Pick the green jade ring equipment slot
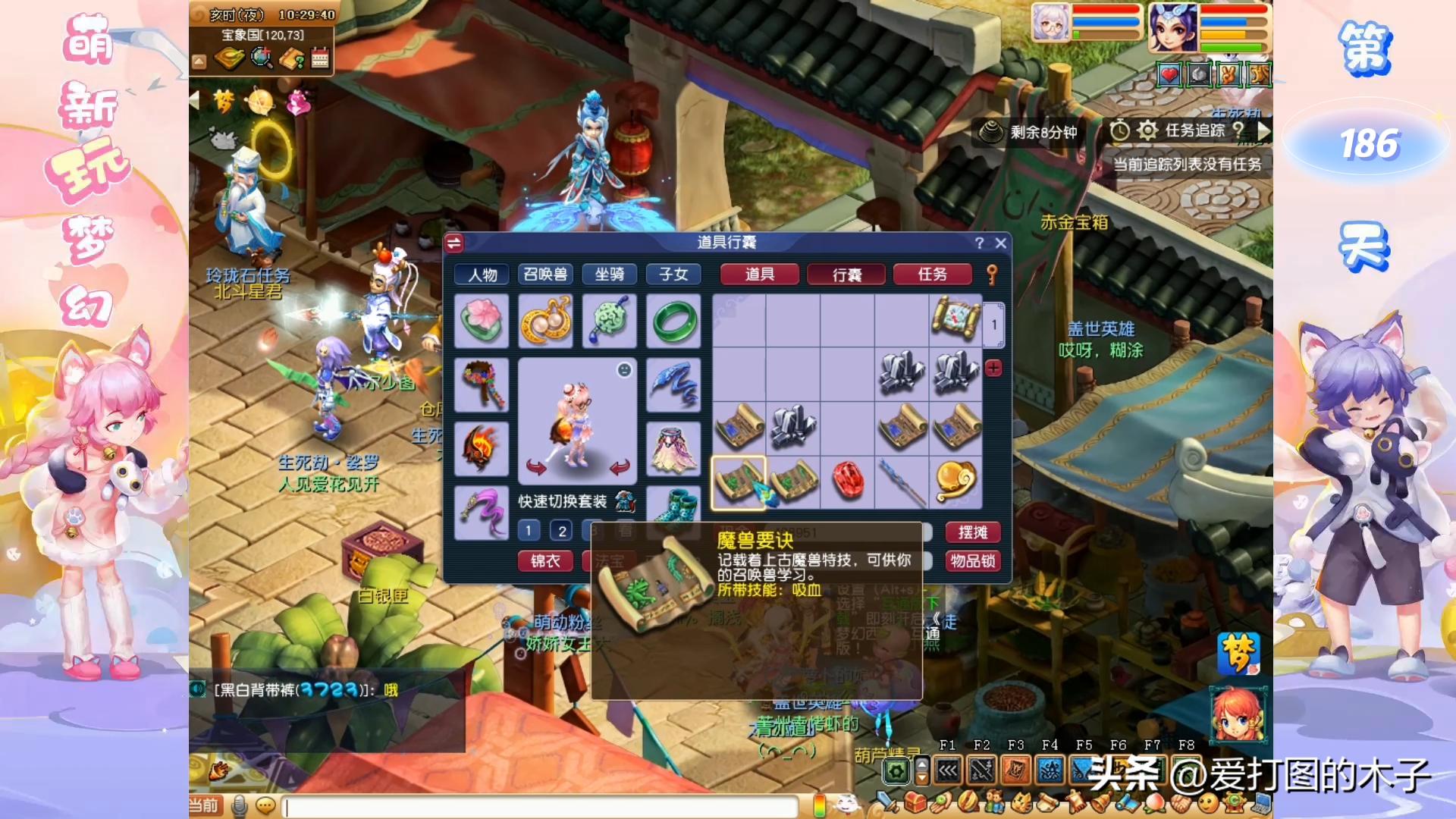The height and width of the screenshot is (819, 1456). (673, 321)
